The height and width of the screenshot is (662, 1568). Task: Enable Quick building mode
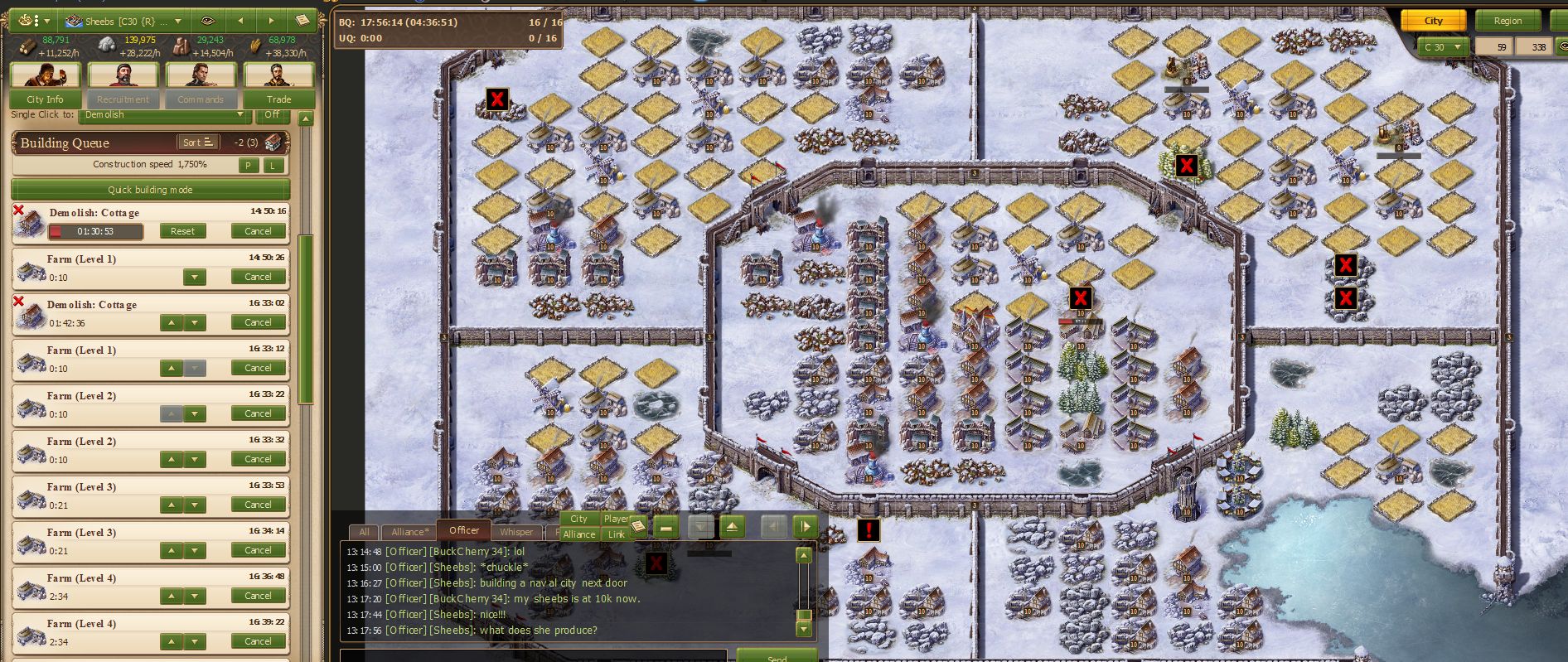pos(150,190)
